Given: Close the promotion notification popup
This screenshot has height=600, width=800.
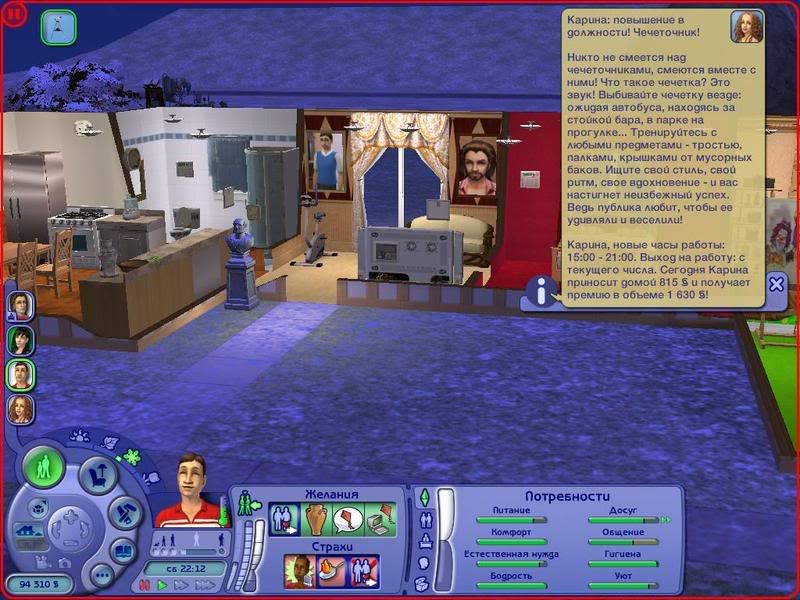Looking at the screenshot, I should 776,285.
